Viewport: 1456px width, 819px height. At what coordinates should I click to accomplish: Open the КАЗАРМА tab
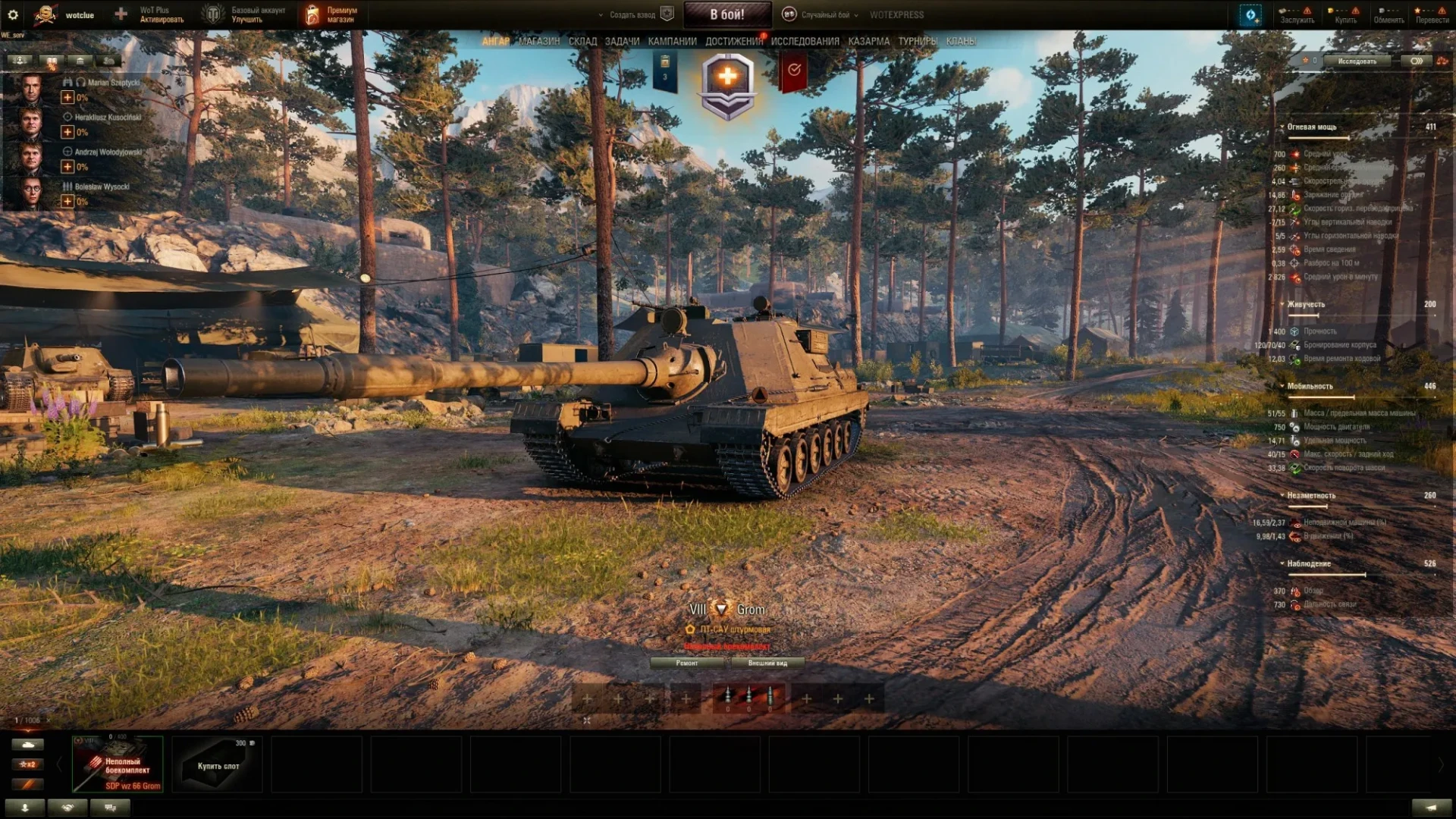click(x=868, y=42)
